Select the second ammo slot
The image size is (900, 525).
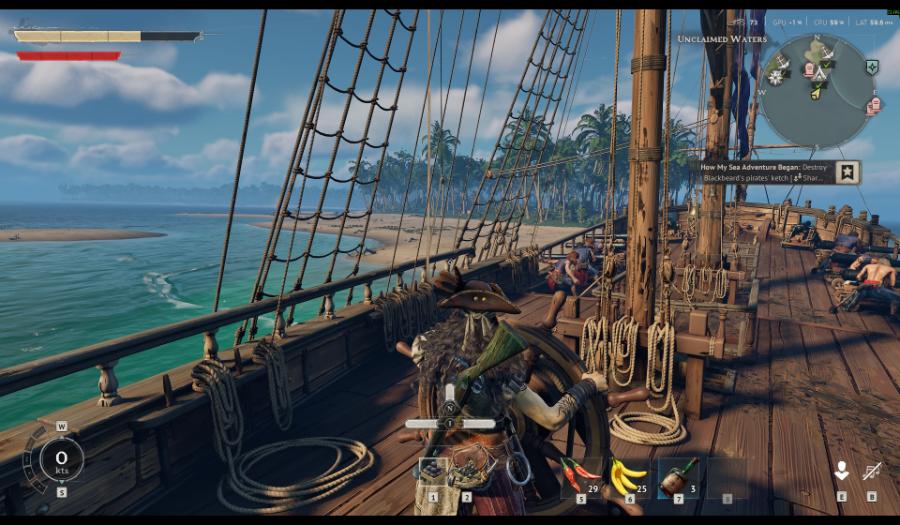coord(466,472)
